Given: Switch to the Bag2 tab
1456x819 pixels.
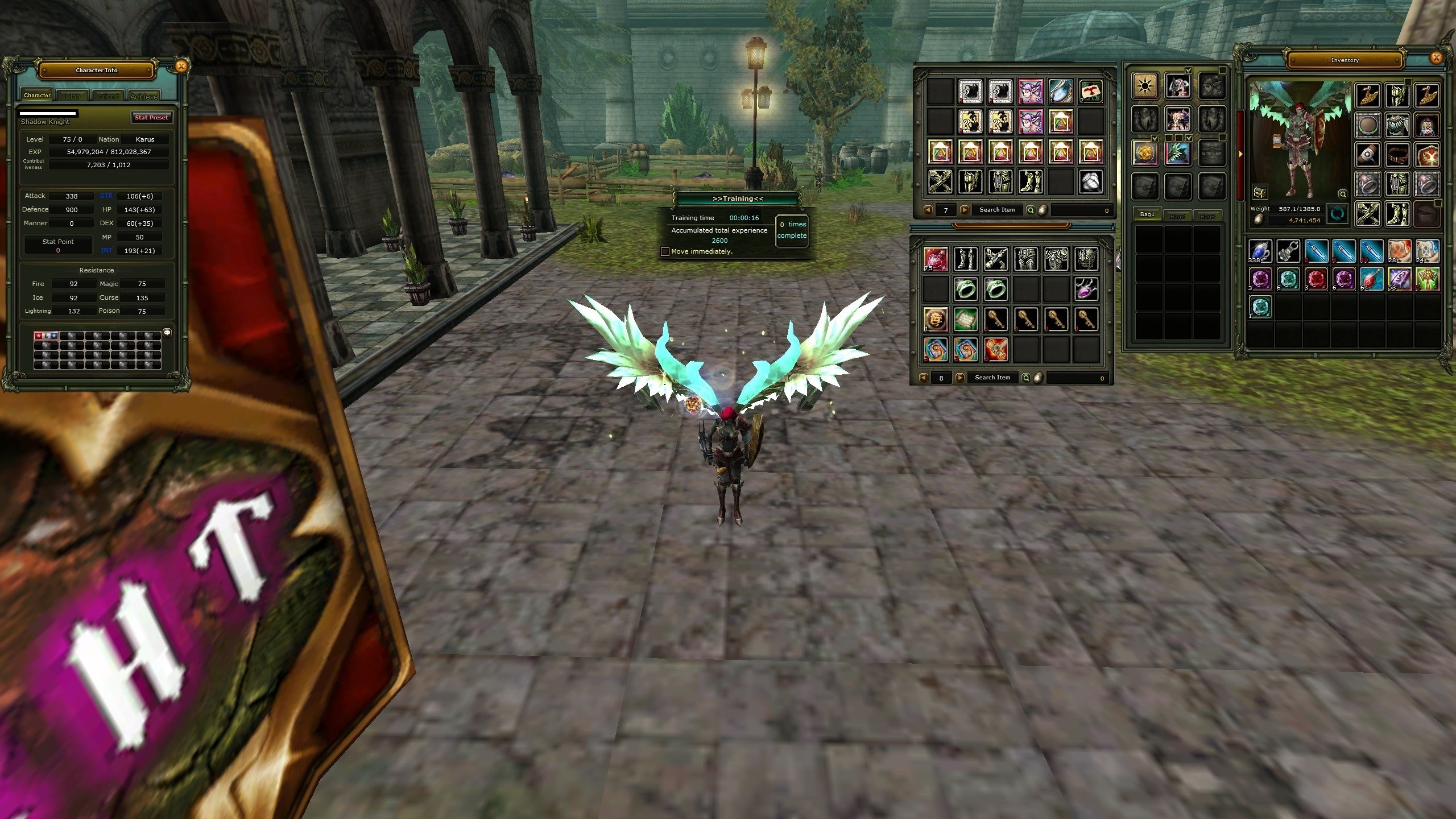Looking at the screenshot, I should (1177, 216).
